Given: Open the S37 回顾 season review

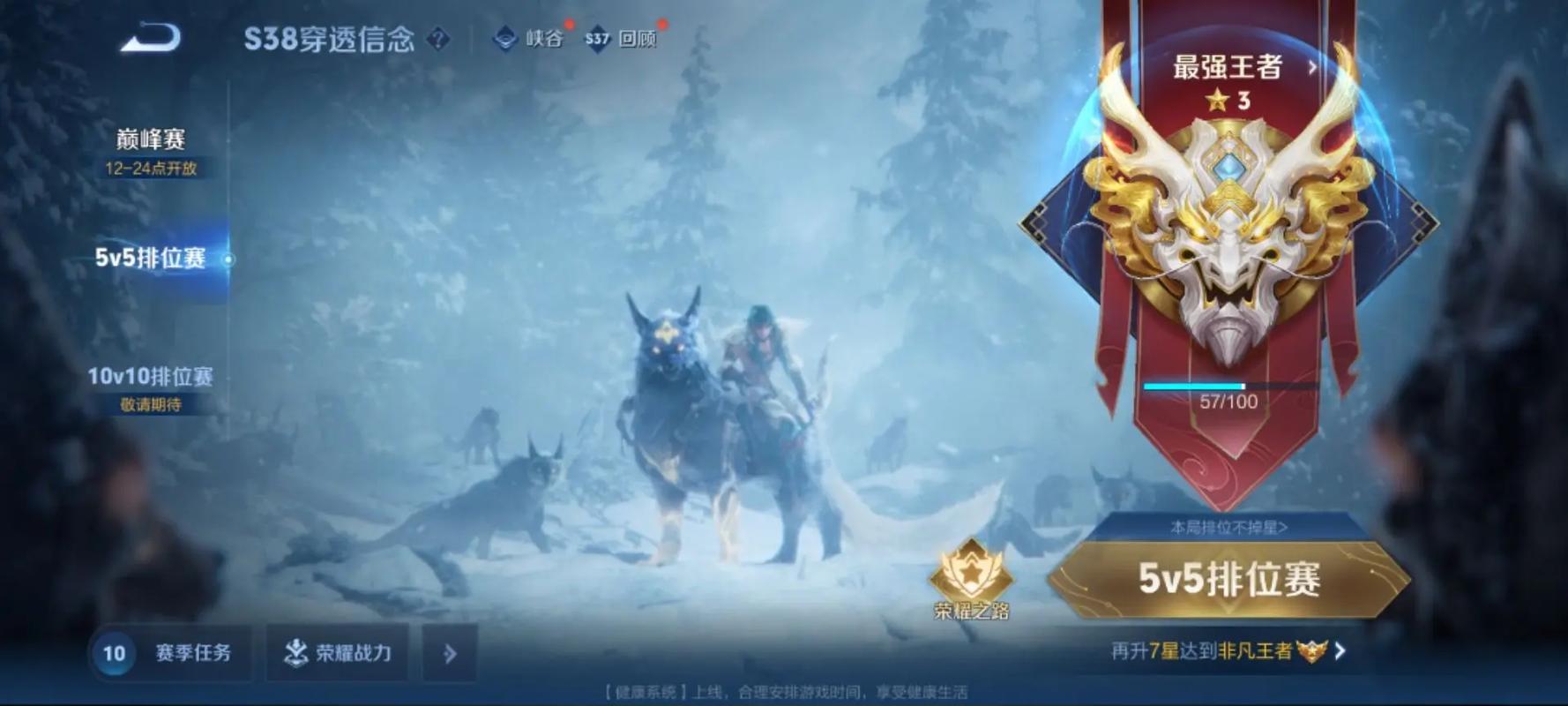Looking at the screenshot, I should [x=622, y=39].
